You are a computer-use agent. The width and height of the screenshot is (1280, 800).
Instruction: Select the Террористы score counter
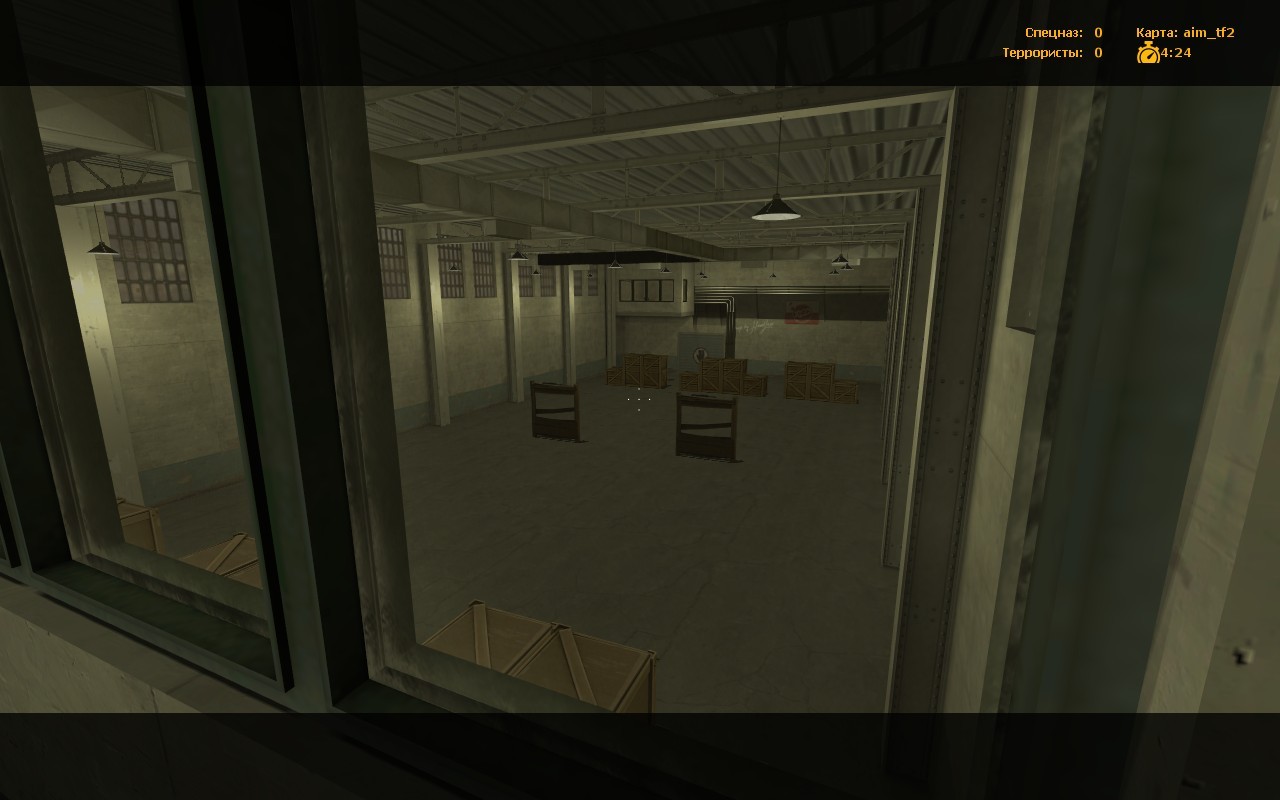(x=1096, y=52)
